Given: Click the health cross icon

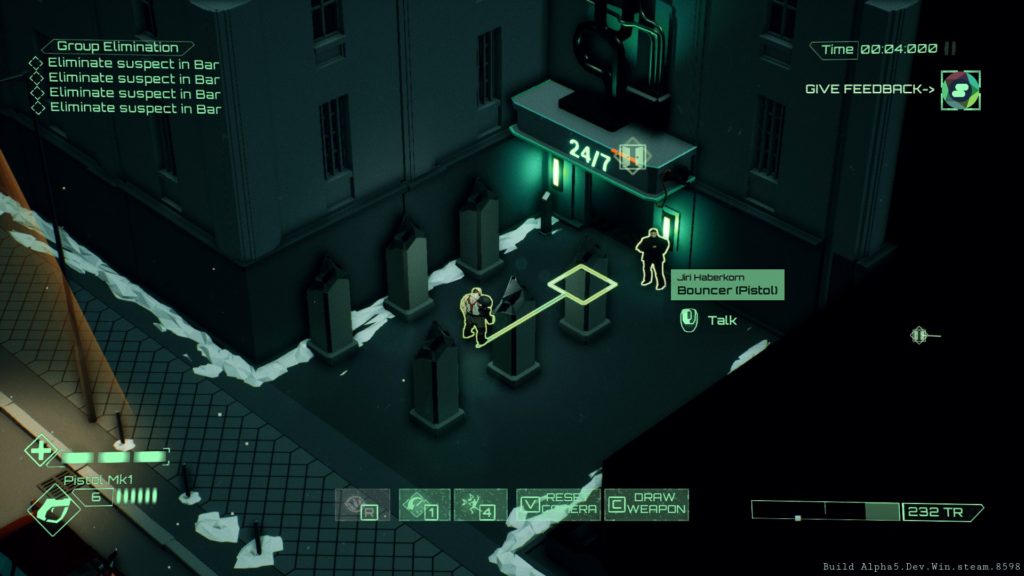Looking at the screenshot, I should [x=41, y=452].
